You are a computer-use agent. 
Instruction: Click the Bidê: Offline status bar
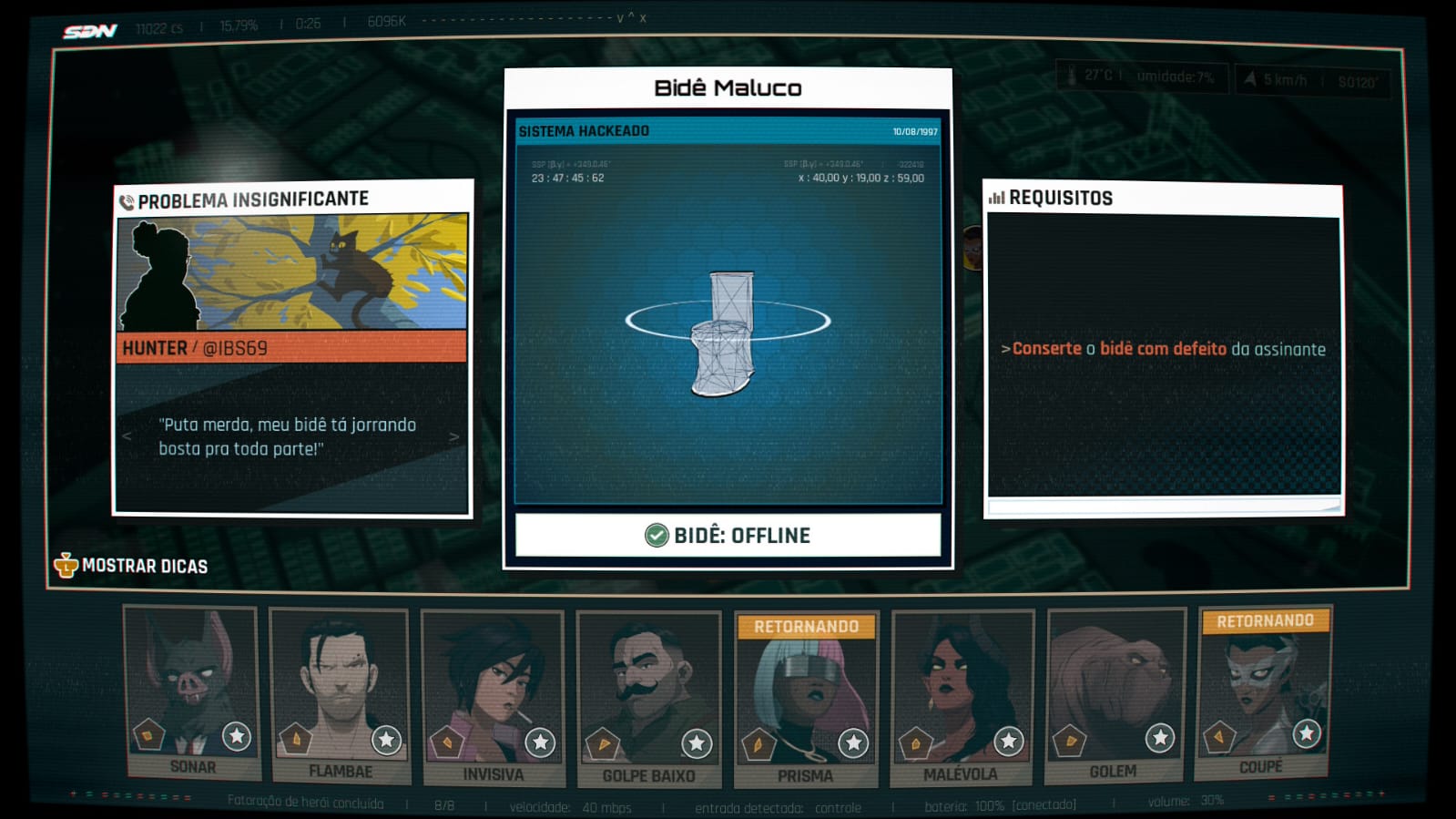point(728,535)
